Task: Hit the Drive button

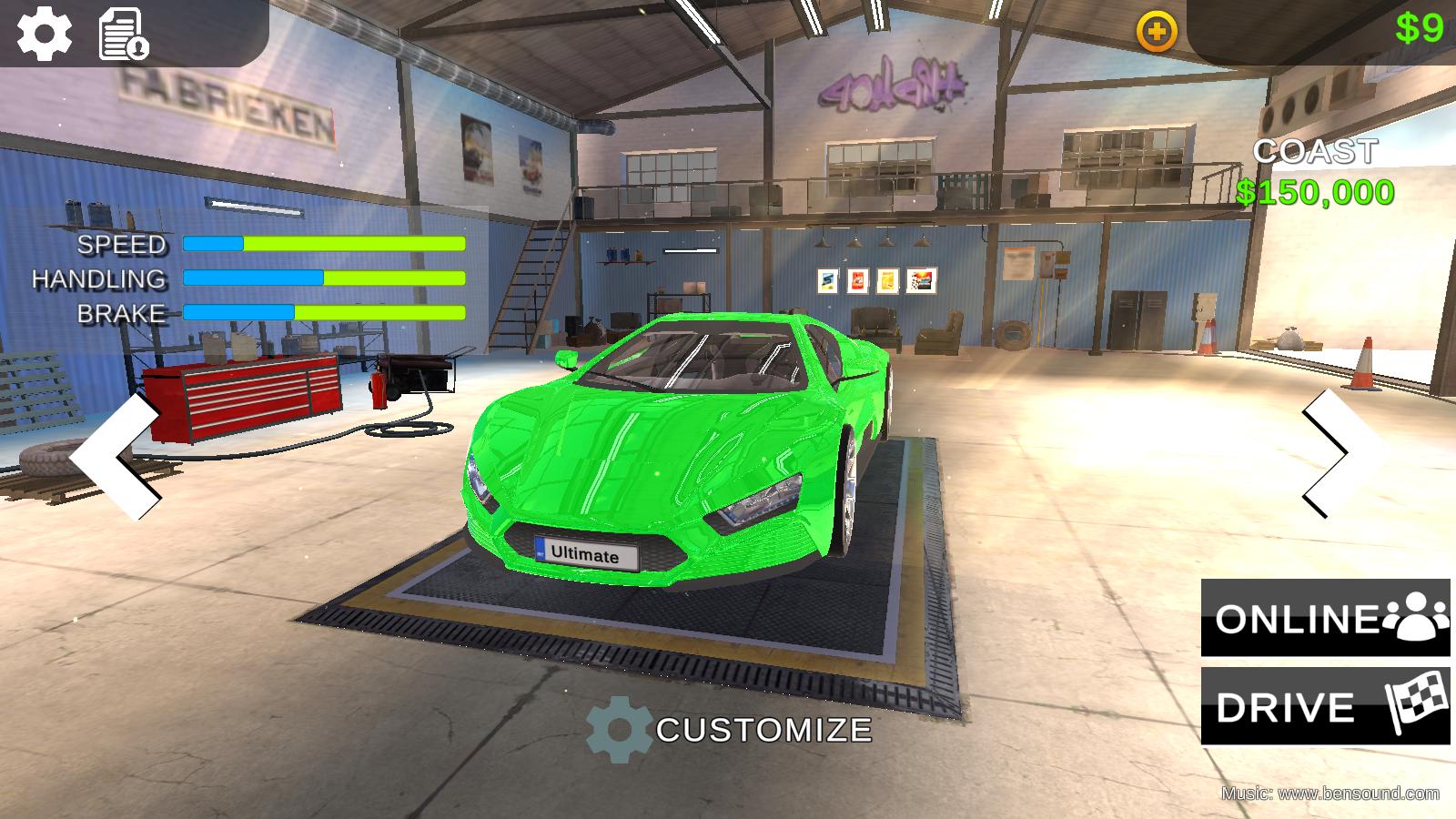Action: 1325,706
